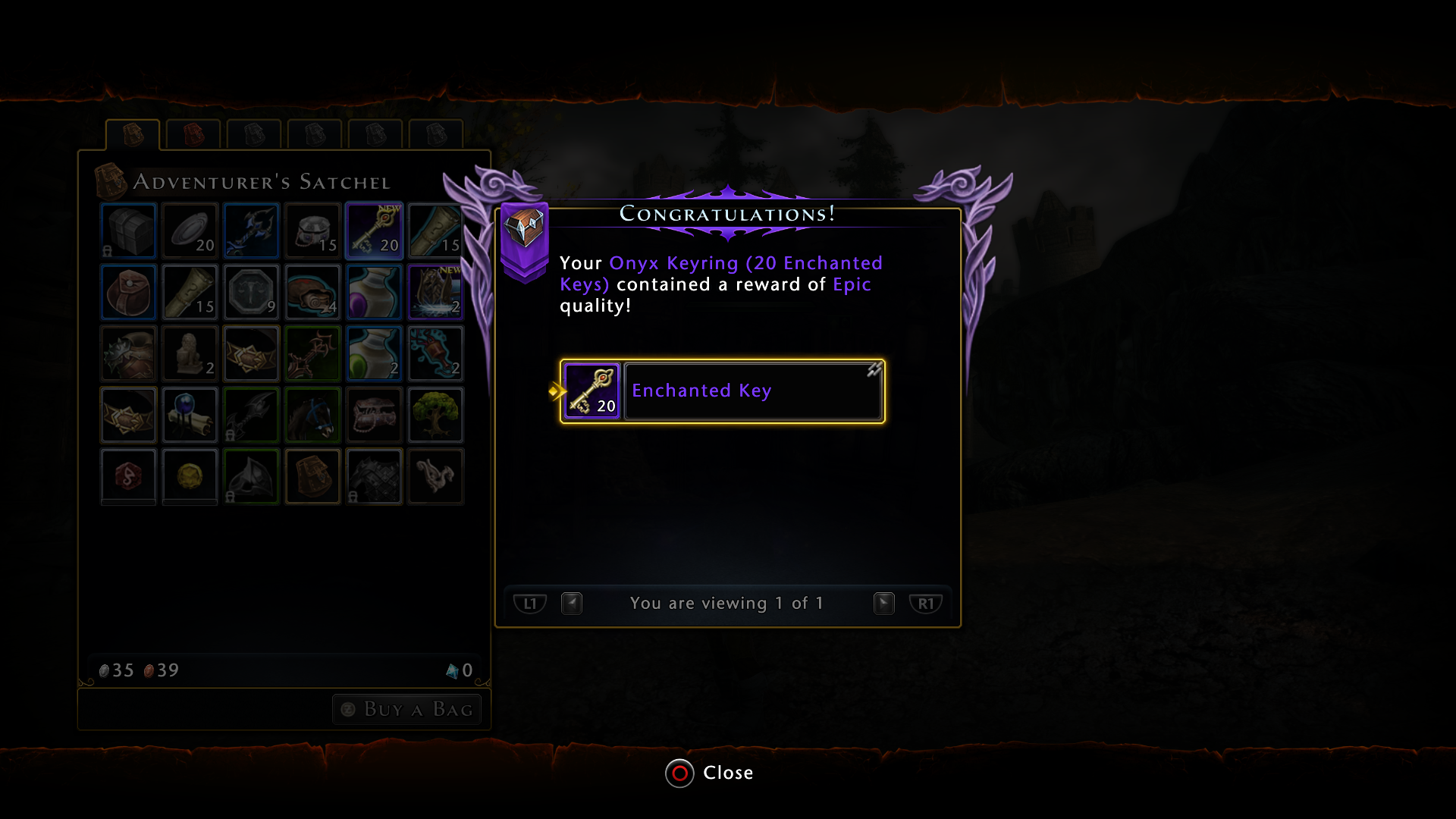Select the lion statue item
Viewport: 1456px width, 819px height.
[x=190, y=353]
